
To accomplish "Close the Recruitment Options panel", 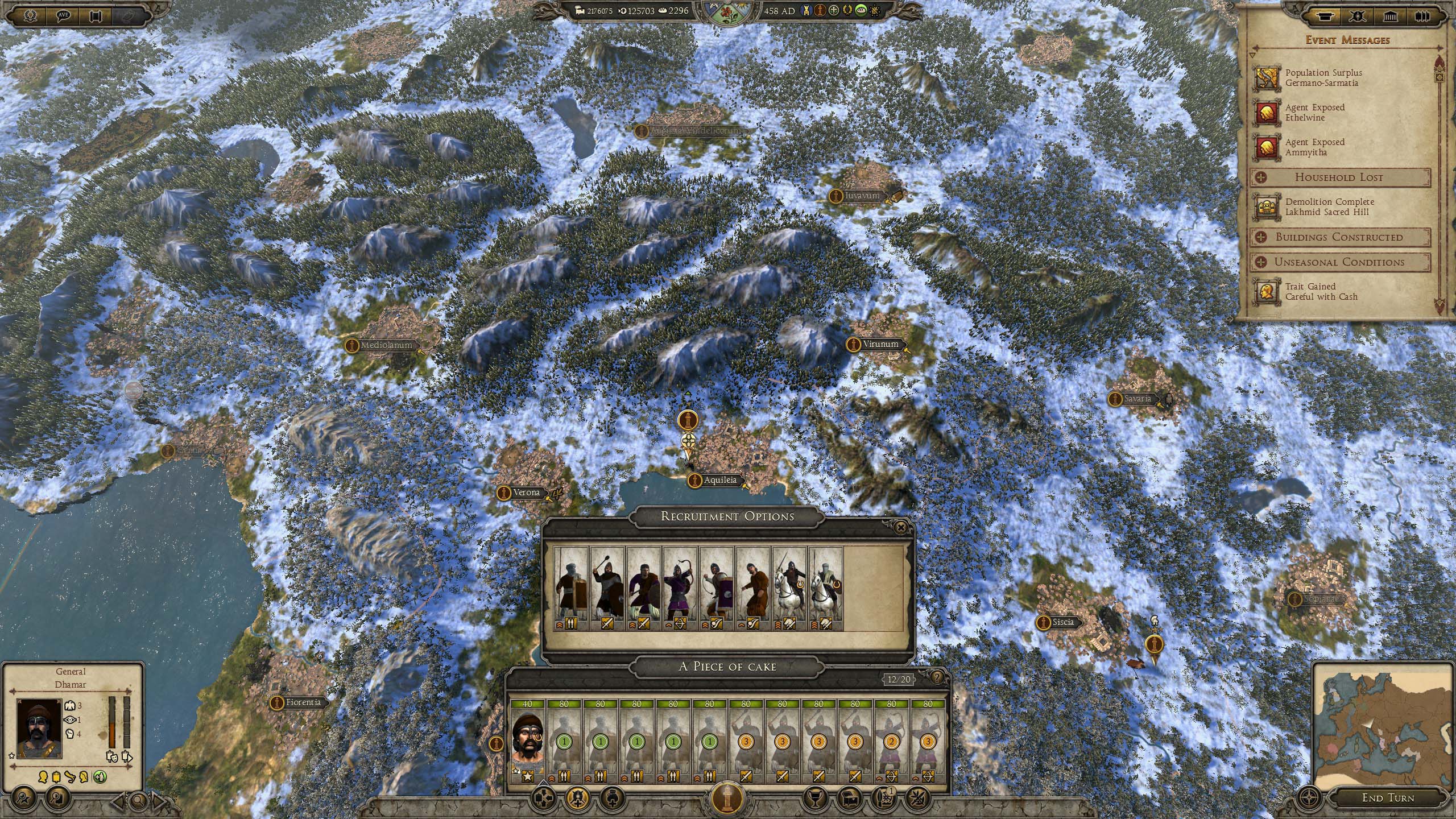I will (900, 528).
